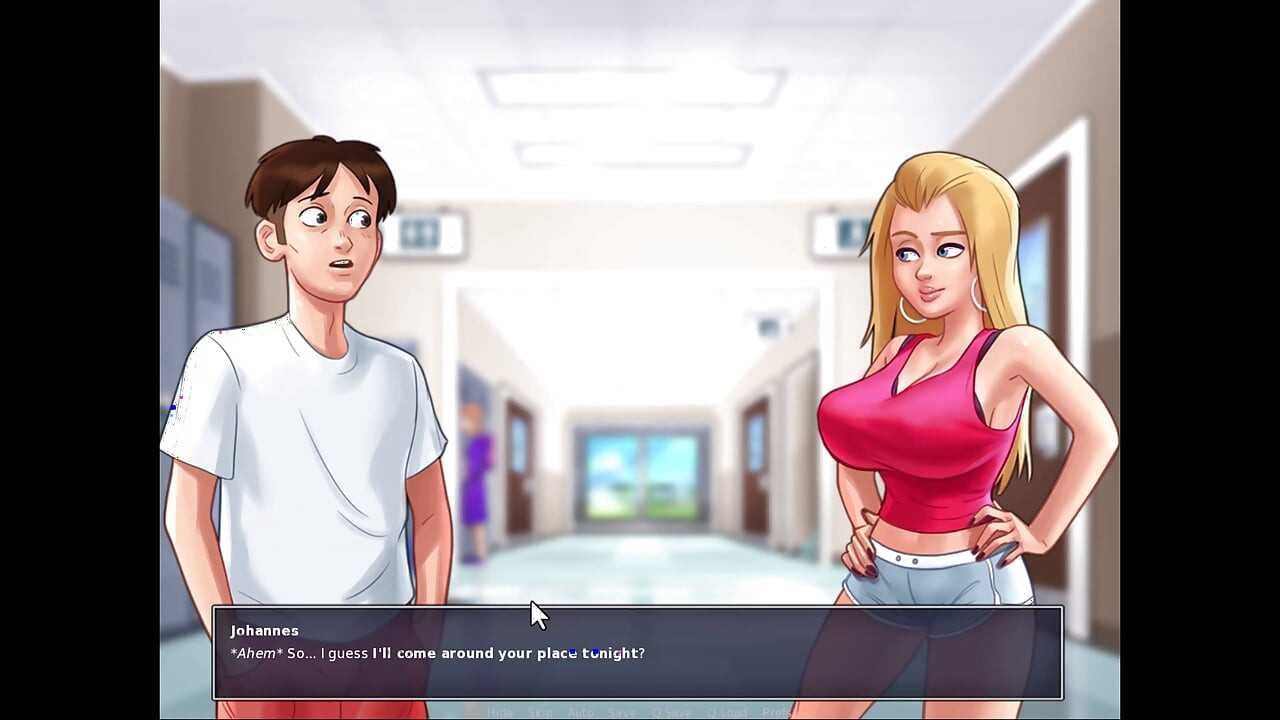
Task: Toggle Auto-forward dialogue mode
Action: tap(580, 712)
